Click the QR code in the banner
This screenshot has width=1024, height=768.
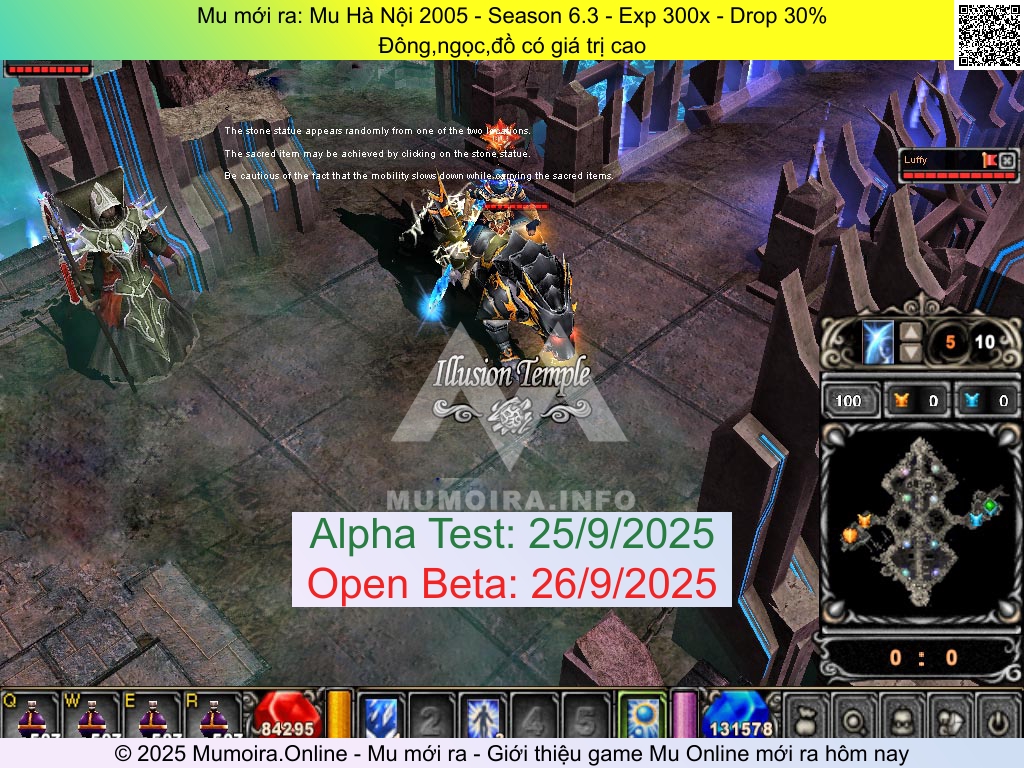pos(987,35)
